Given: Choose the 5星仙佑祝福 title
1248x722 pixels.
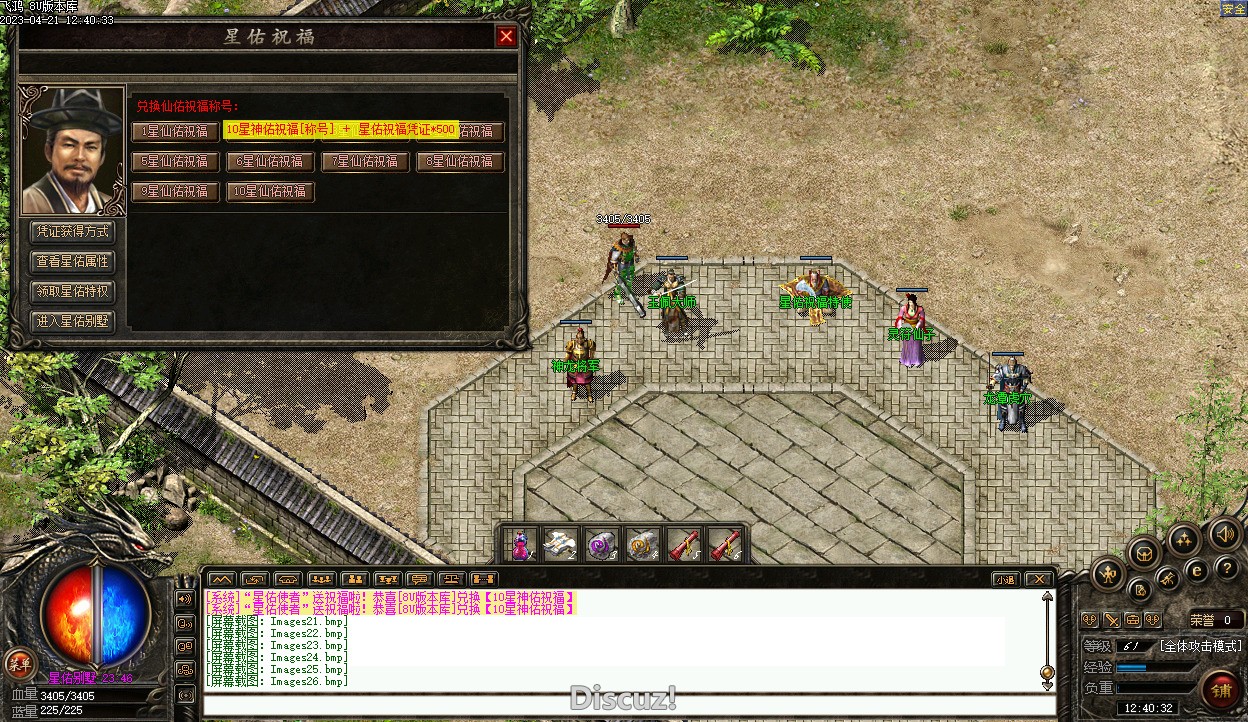Looking at the screenshot, I should click(176, 161).
